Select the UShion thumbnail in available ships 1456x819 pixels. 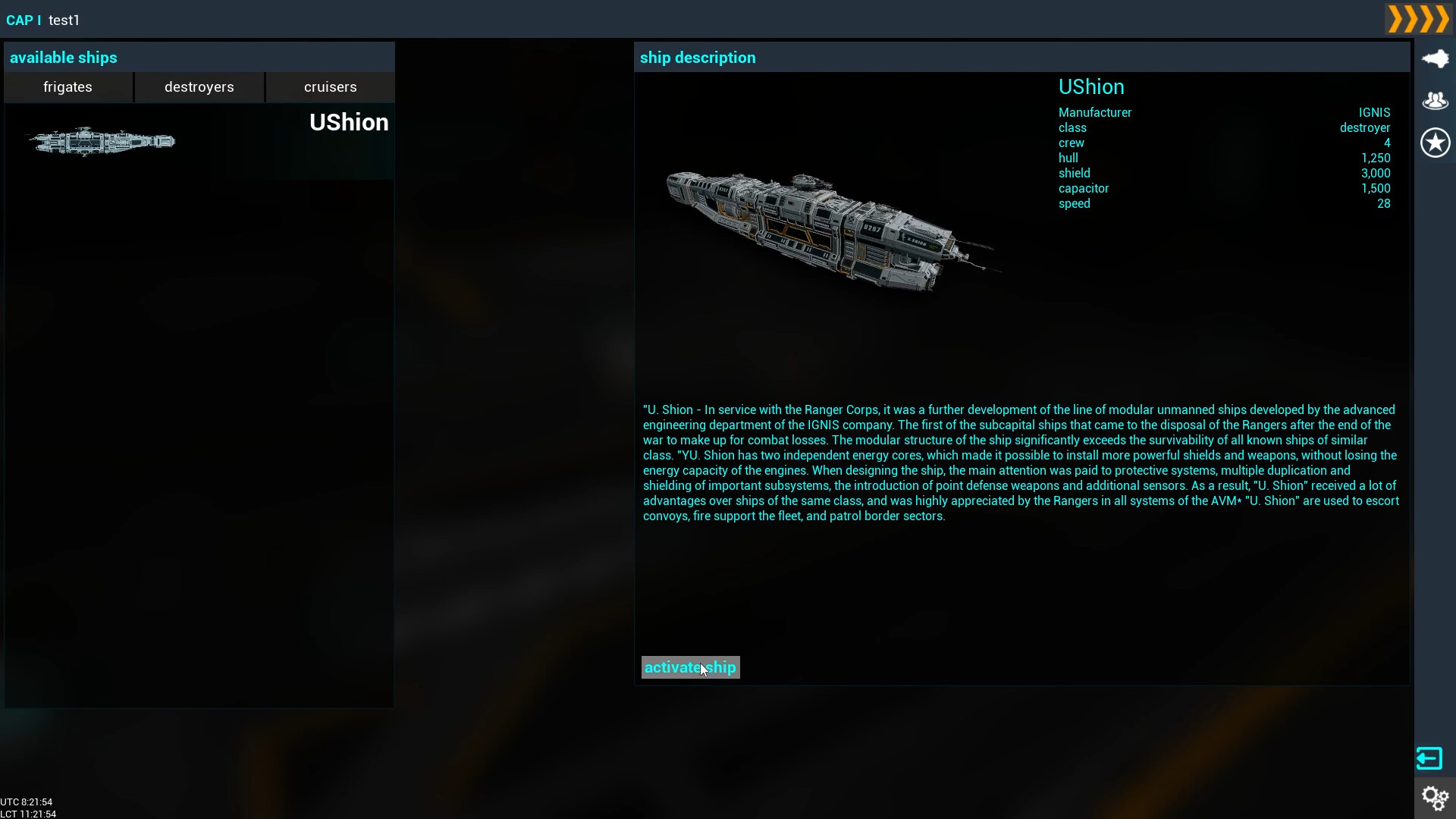(x=101, y=142)
